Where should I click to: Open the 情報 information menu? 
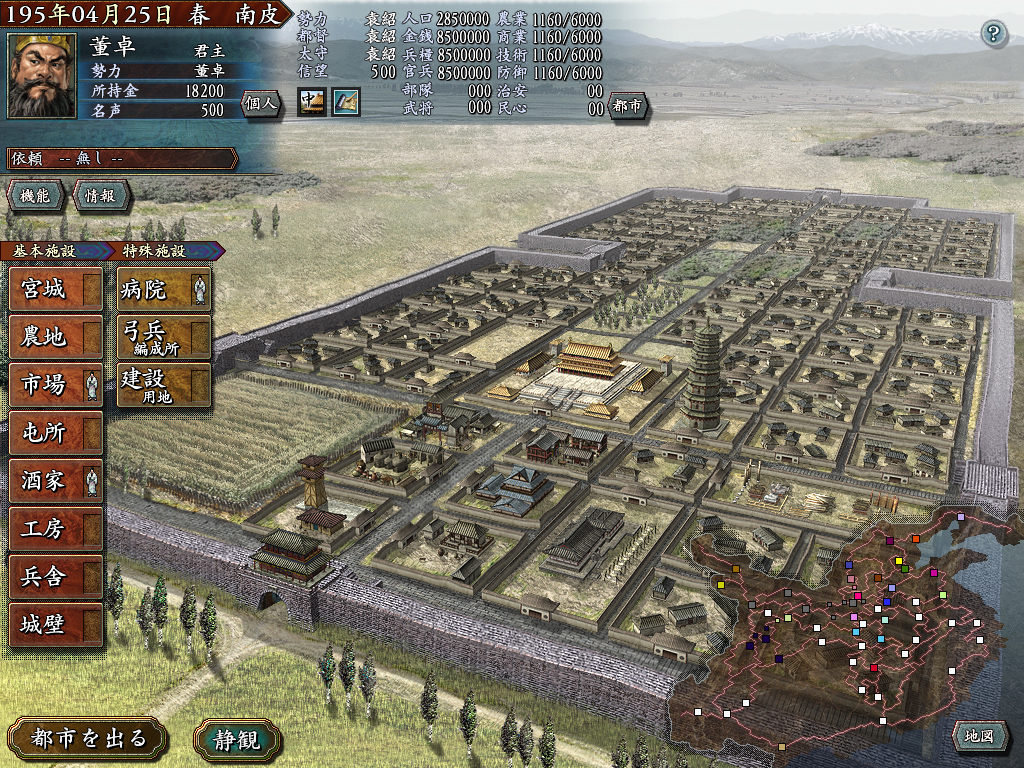click(98, 196)
